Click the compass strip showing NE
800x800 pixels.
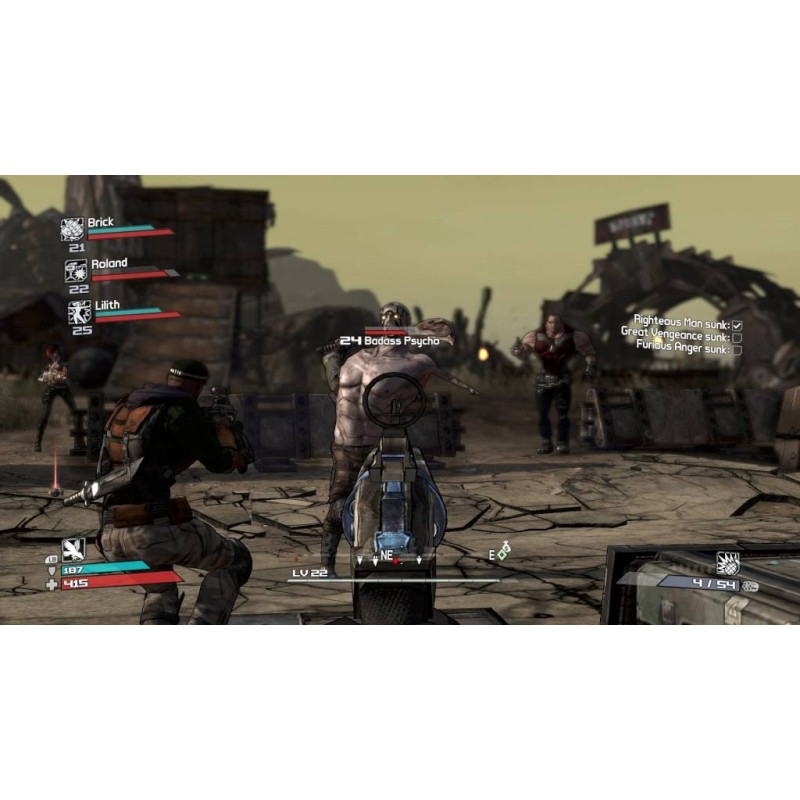385,556
